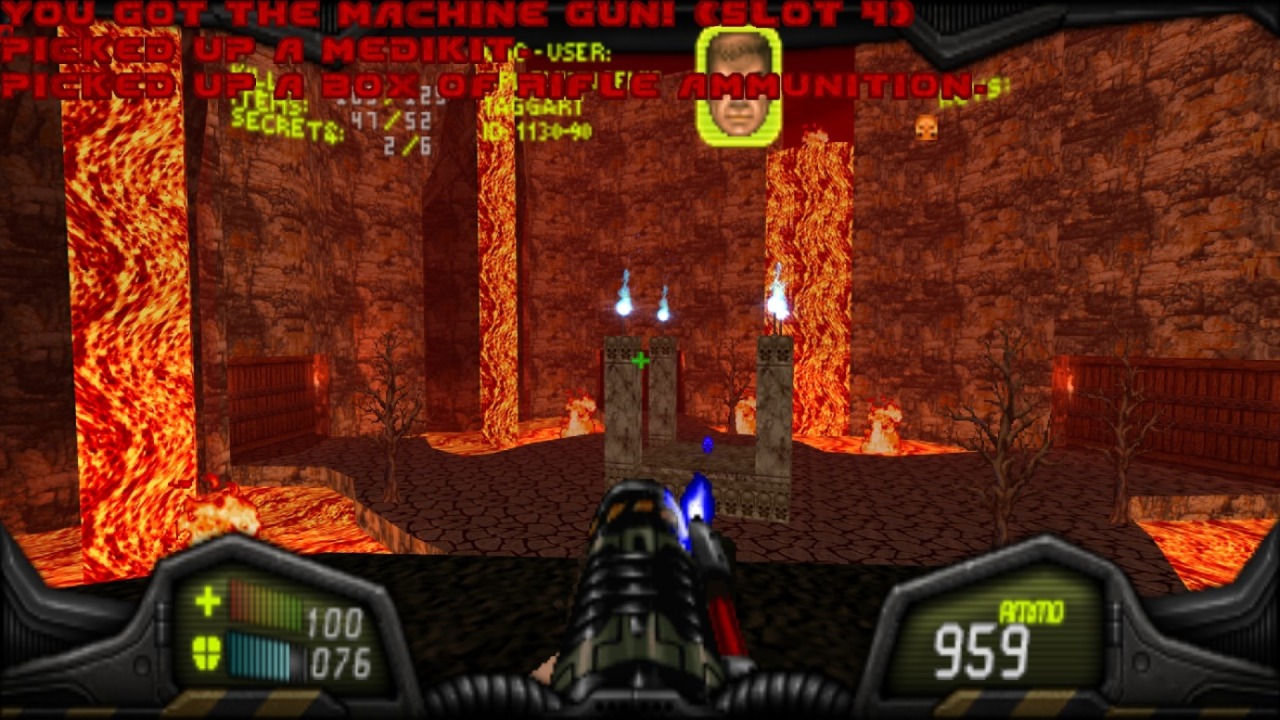Click the Doomguy face portrait
Image resolution: width=1280 pixels, height=720 pixels.
[738, 84]
